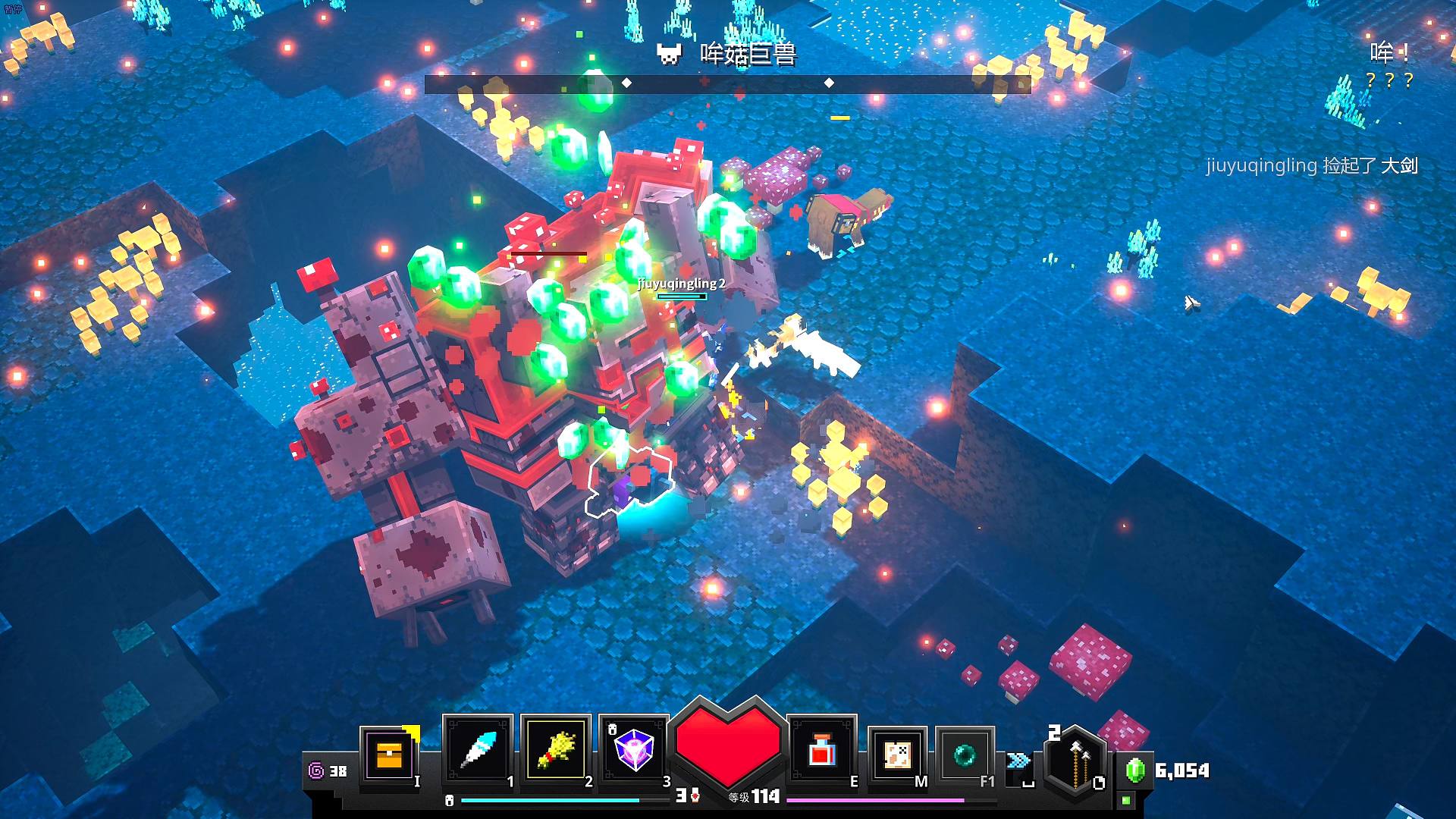Use the Light Feather artifact
The image size is (1456, 819).
(479, 751)
